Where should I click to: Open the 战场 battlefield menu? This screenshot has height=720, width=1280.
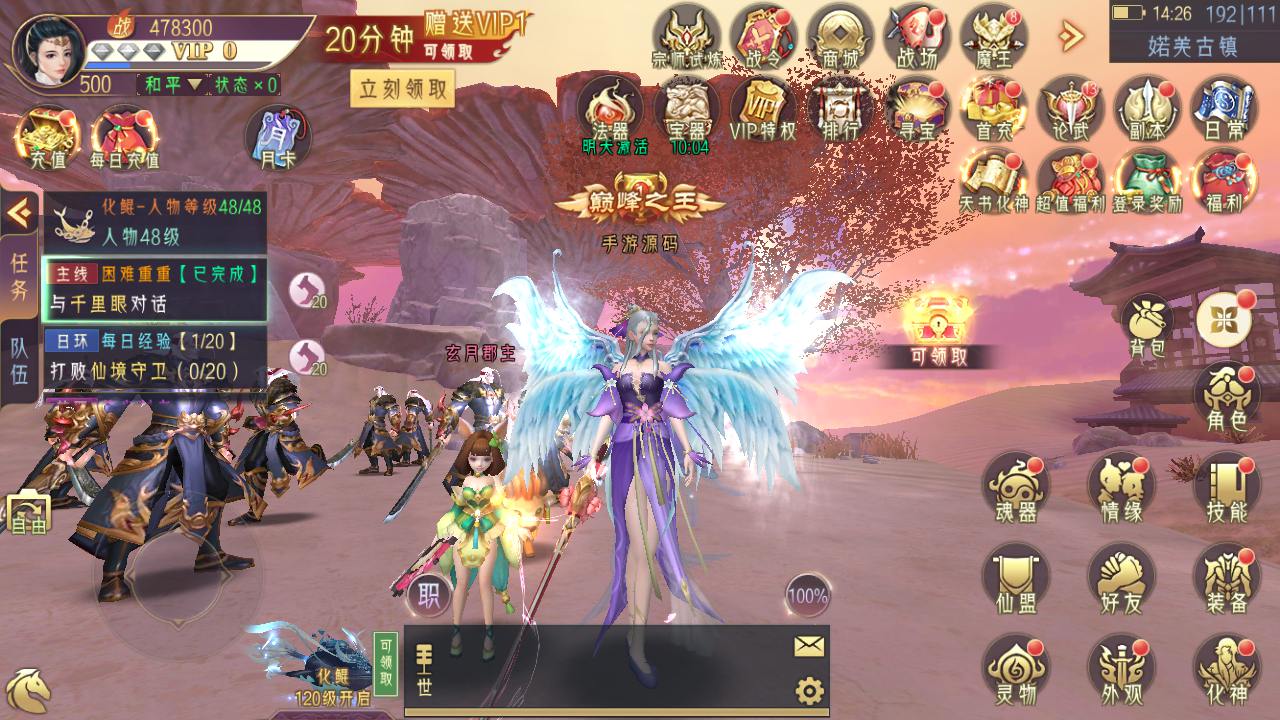pos(916,36)
